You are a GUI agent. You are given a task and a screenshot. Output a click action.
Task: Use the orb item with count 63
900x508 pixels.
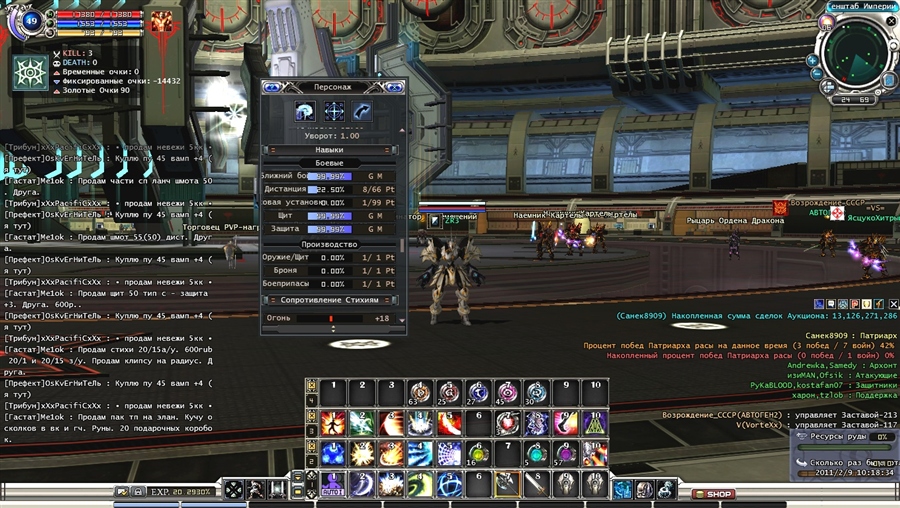[420, 391]
